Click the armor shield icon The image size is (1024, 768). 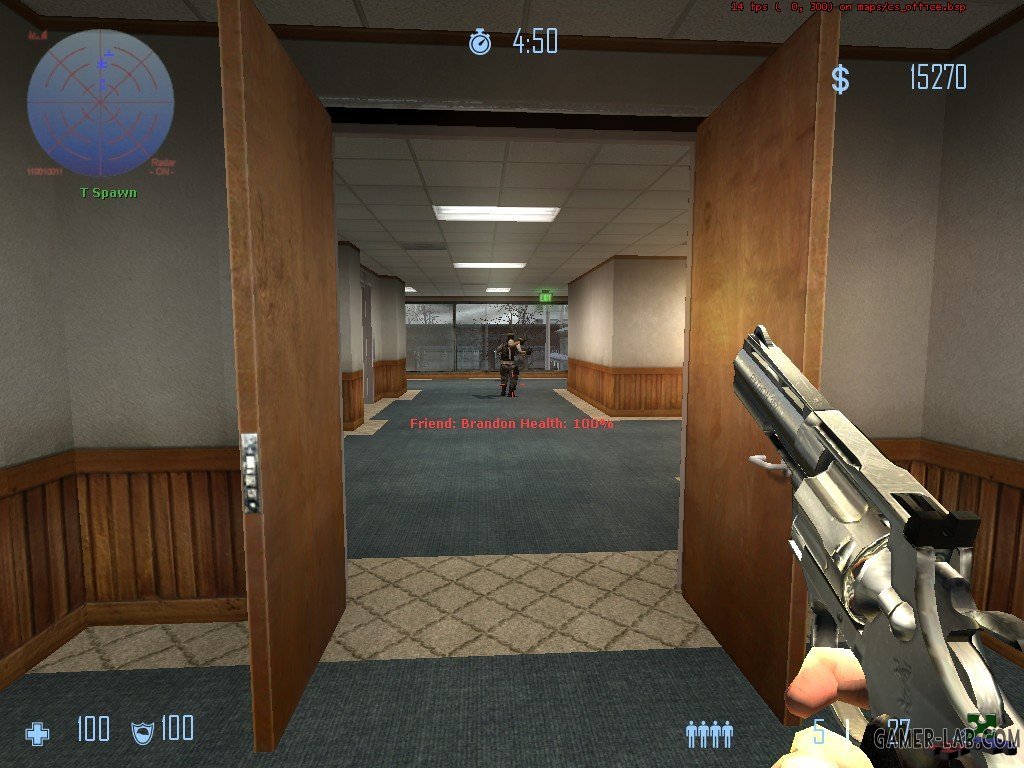(143, 732)
